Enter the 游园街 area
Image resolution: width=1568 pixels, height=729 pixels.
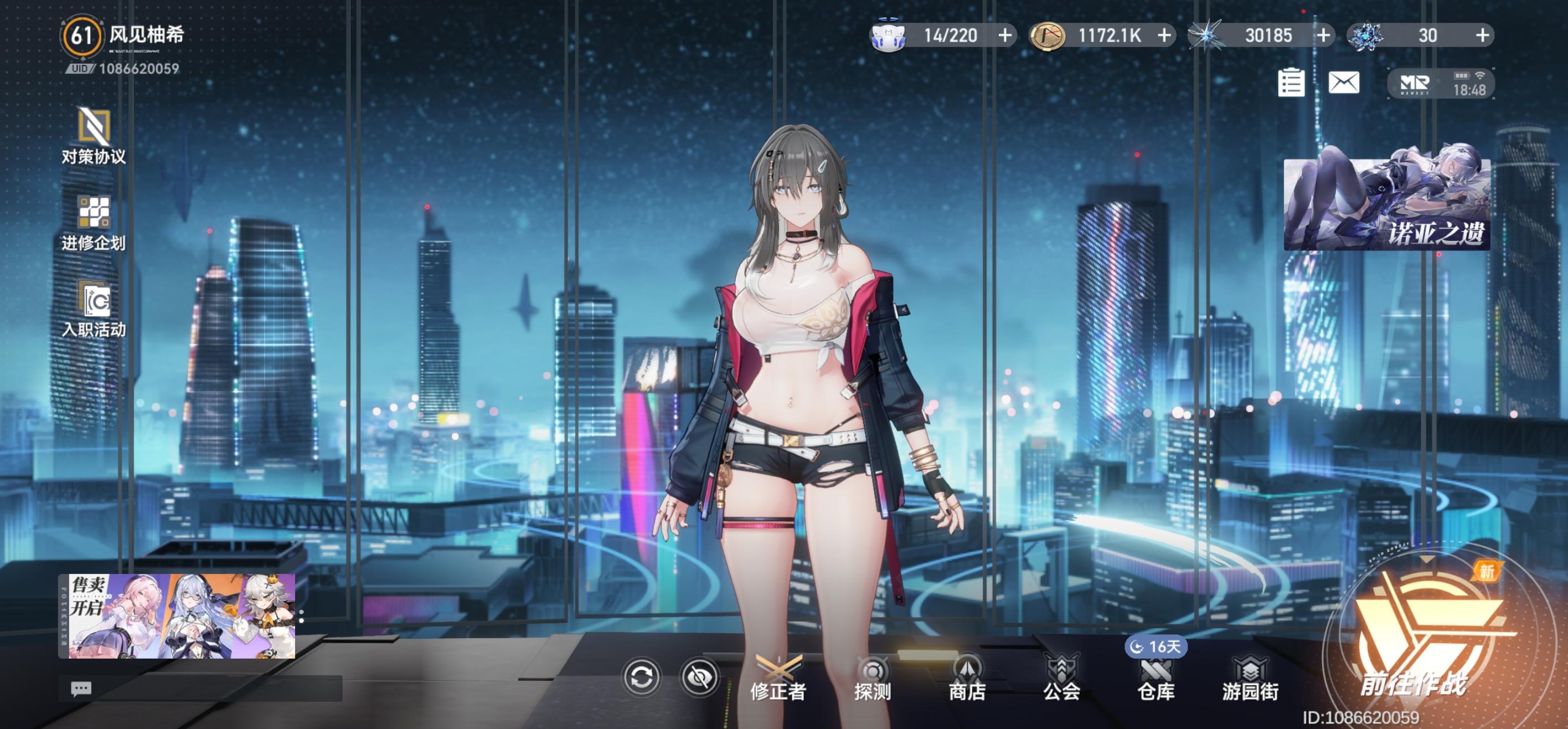click(x=1250, y=679)
